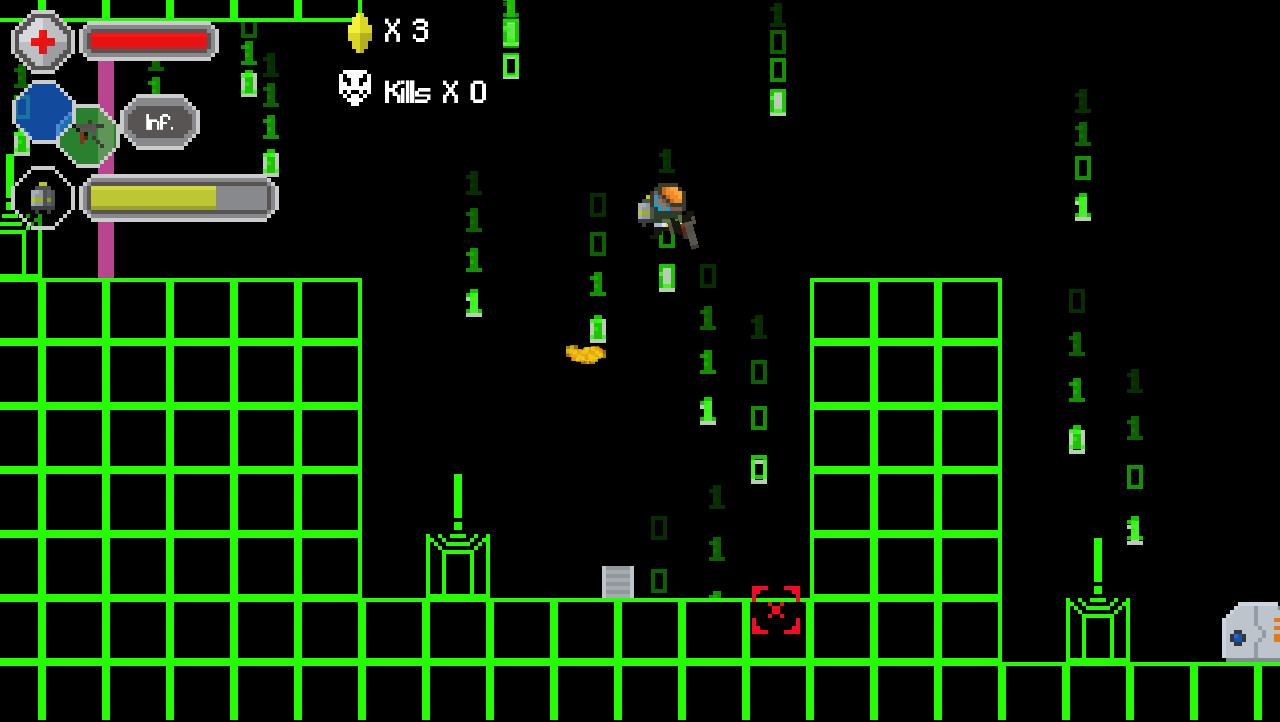The height and width of the screenshot is (722, 1280).
Task: Toggle the Inf. ammo indicator
Action: click(158, 123)
